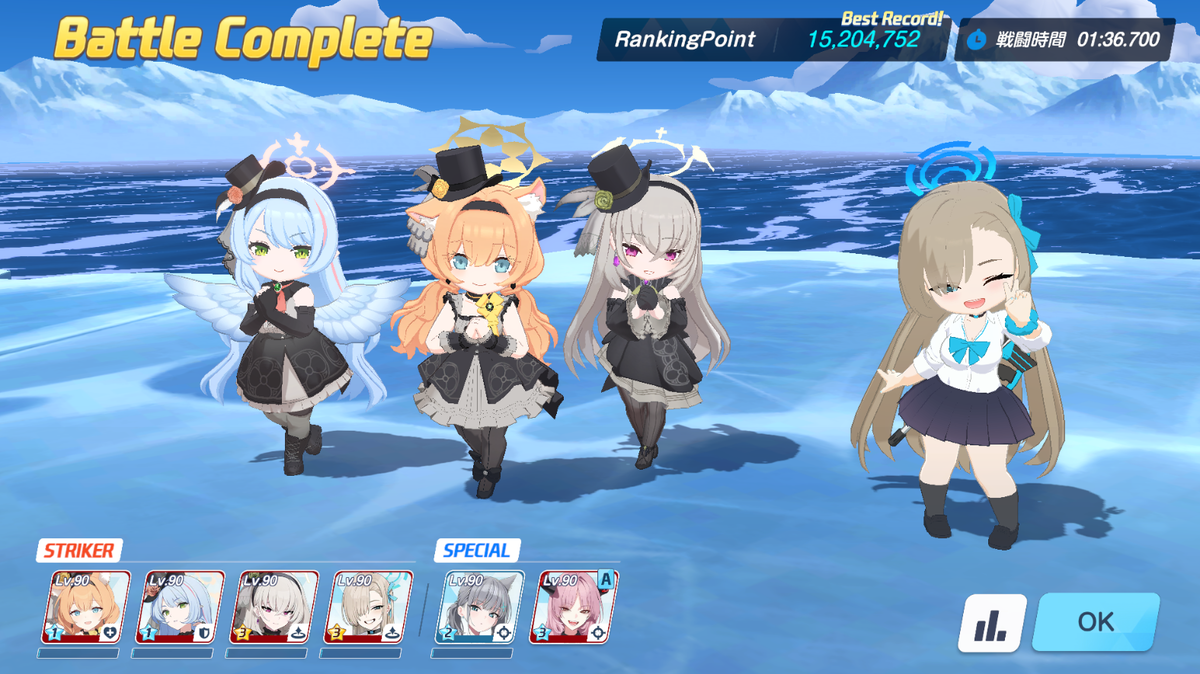
Task: Confirm results with the OK button
Action: pyautogui.click(x=1095, y=621)
